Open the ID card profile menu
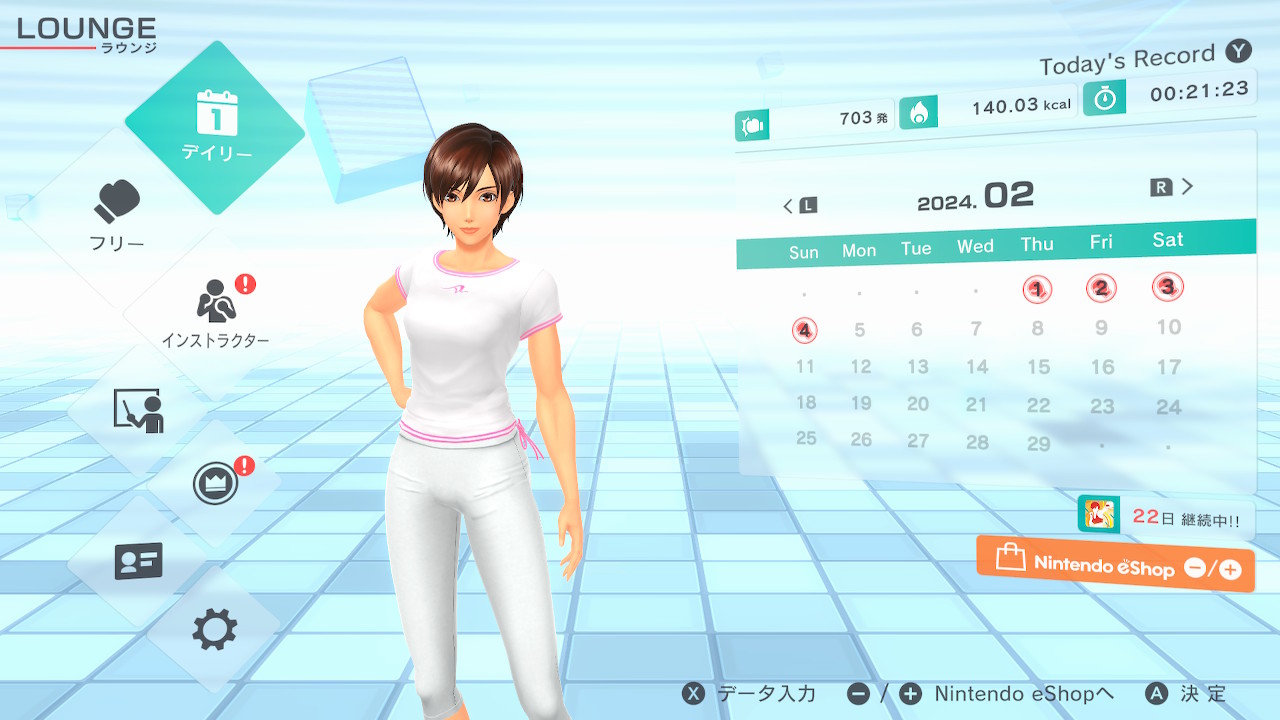 click(x=138, y=561)
